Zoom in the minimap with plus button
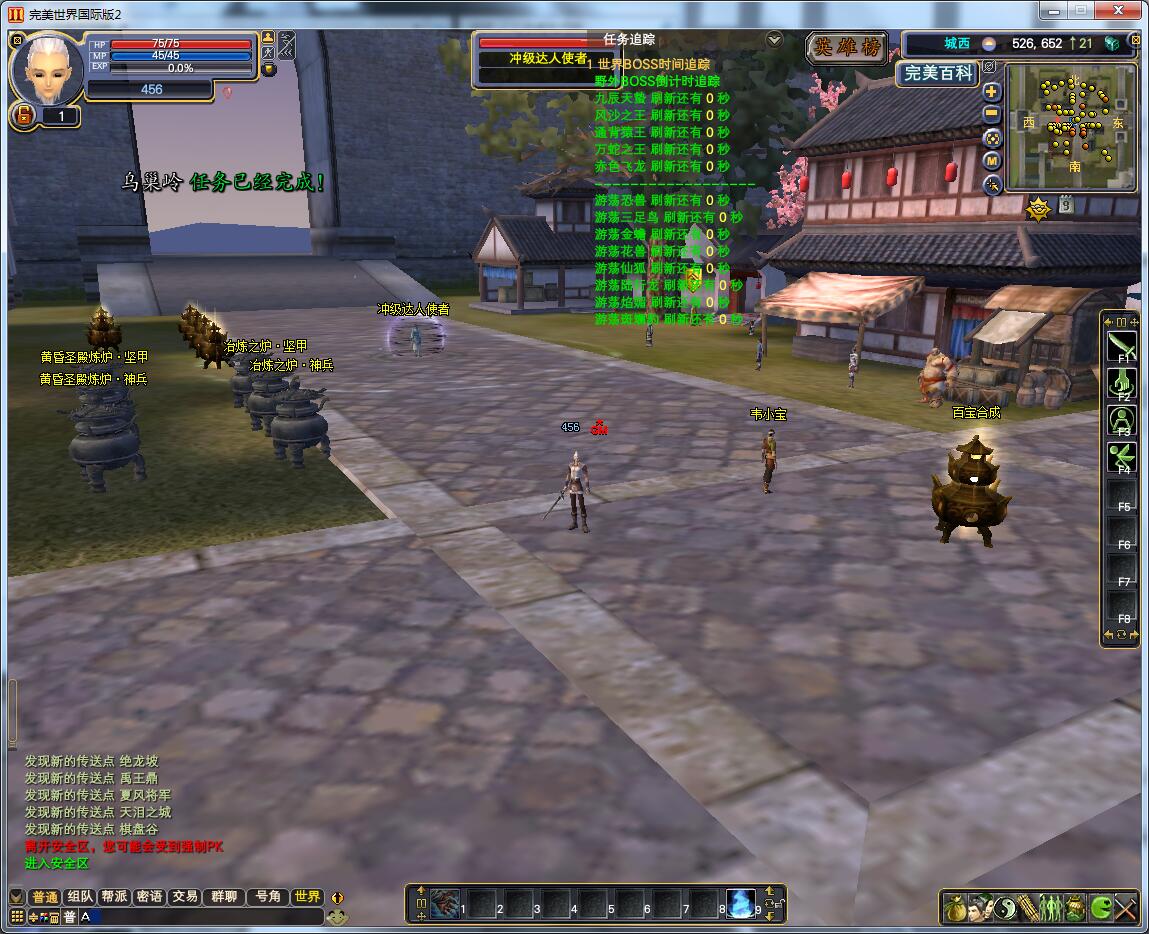Screen dimensions: 1149x934 point(992,91)
